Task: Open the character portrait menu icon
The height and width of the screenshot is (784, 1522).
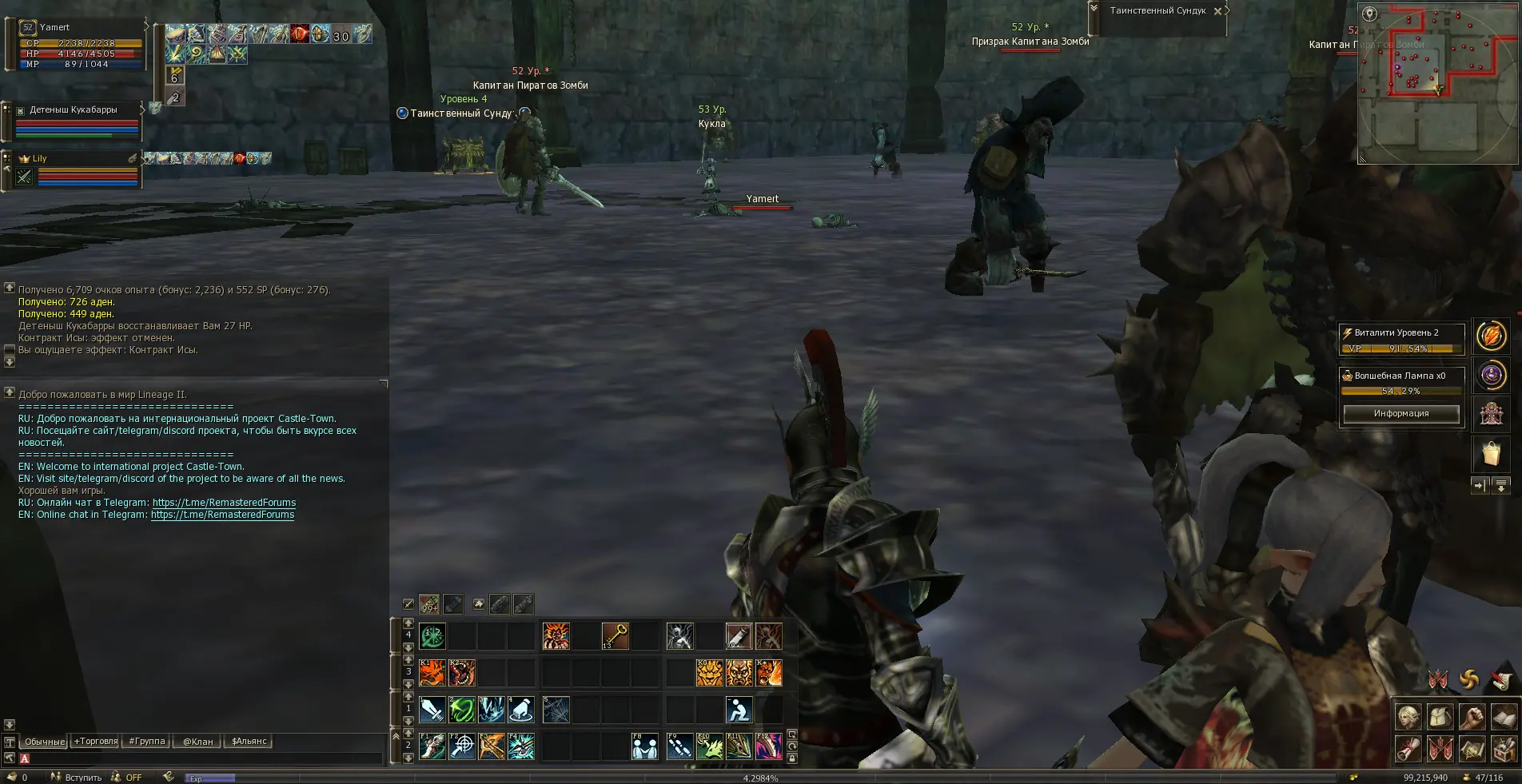Action: point(1408,717)
